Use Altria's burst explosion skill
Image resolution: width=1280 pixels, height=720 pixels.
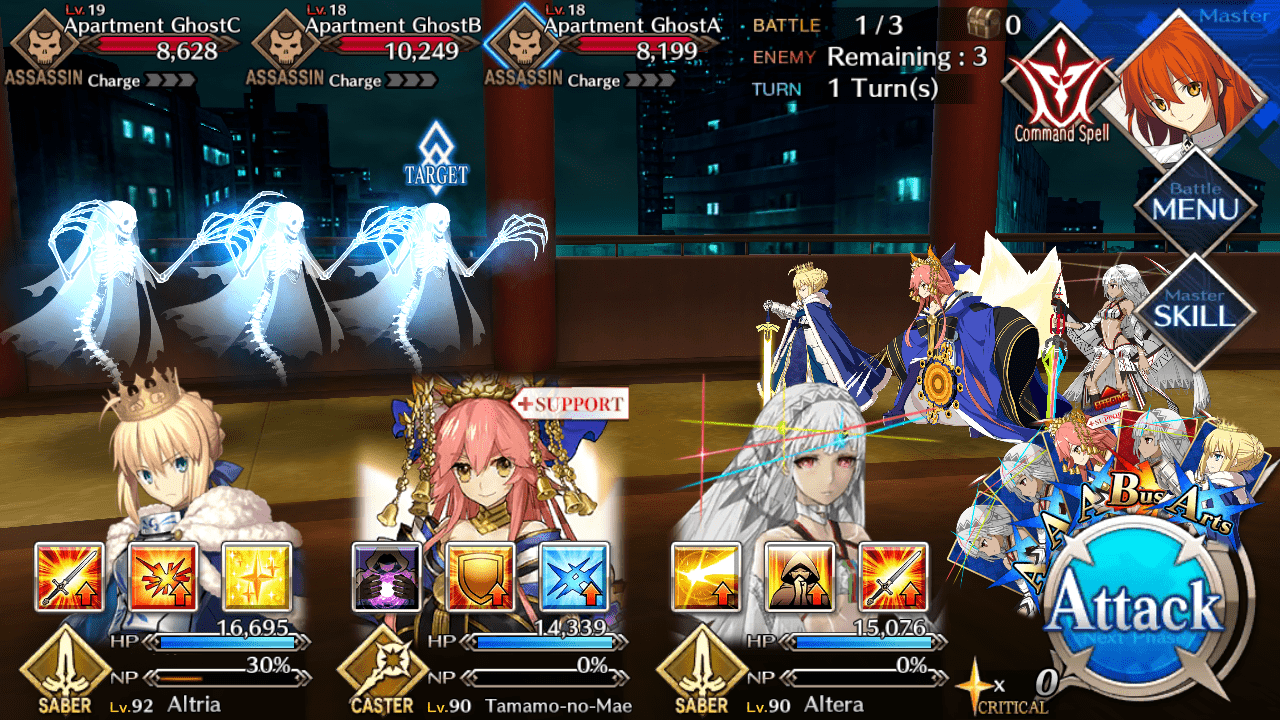(x=163, y=577)
